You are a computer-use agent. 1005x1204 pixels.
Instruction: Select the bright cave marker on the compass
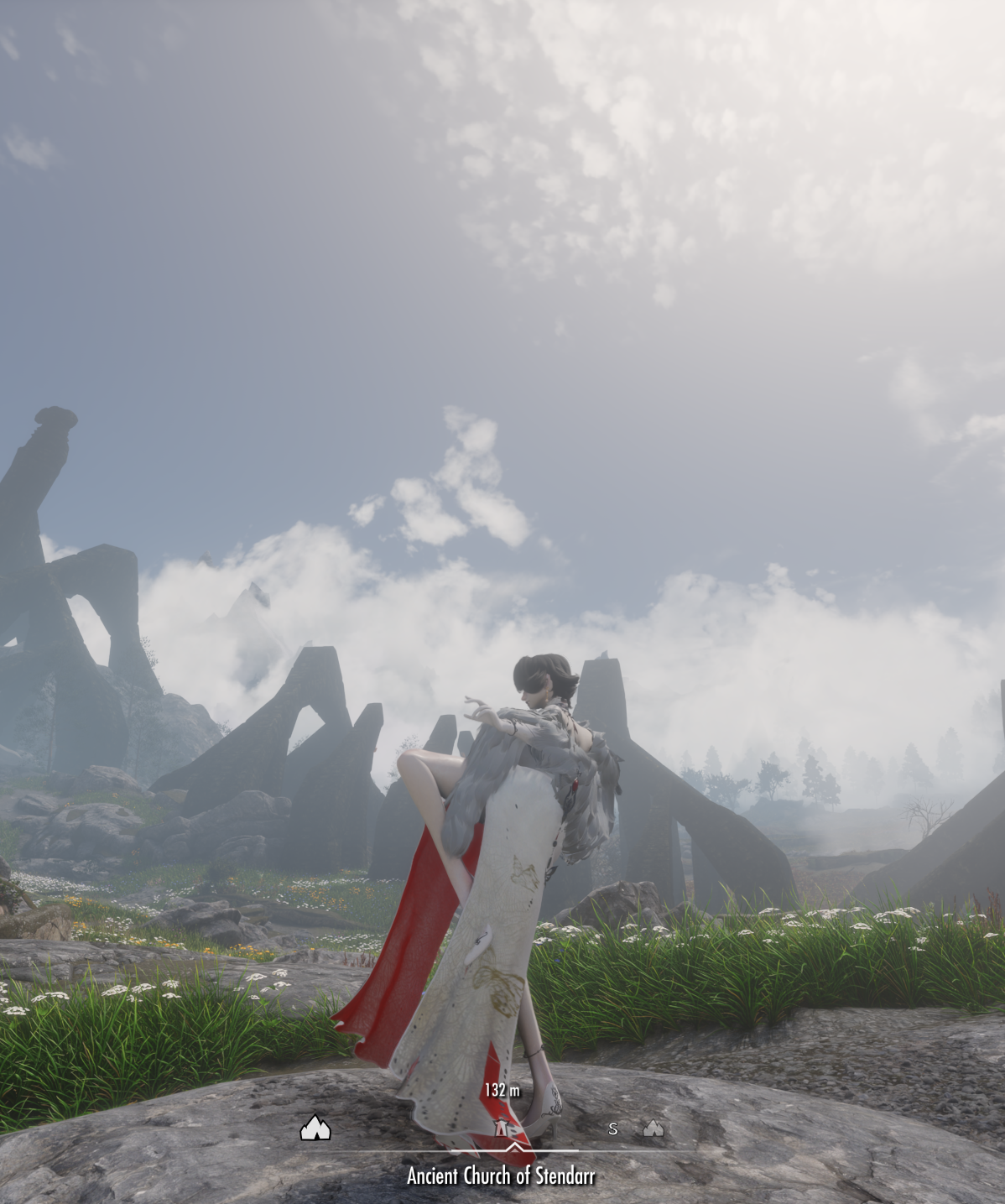click(315, 1128)
